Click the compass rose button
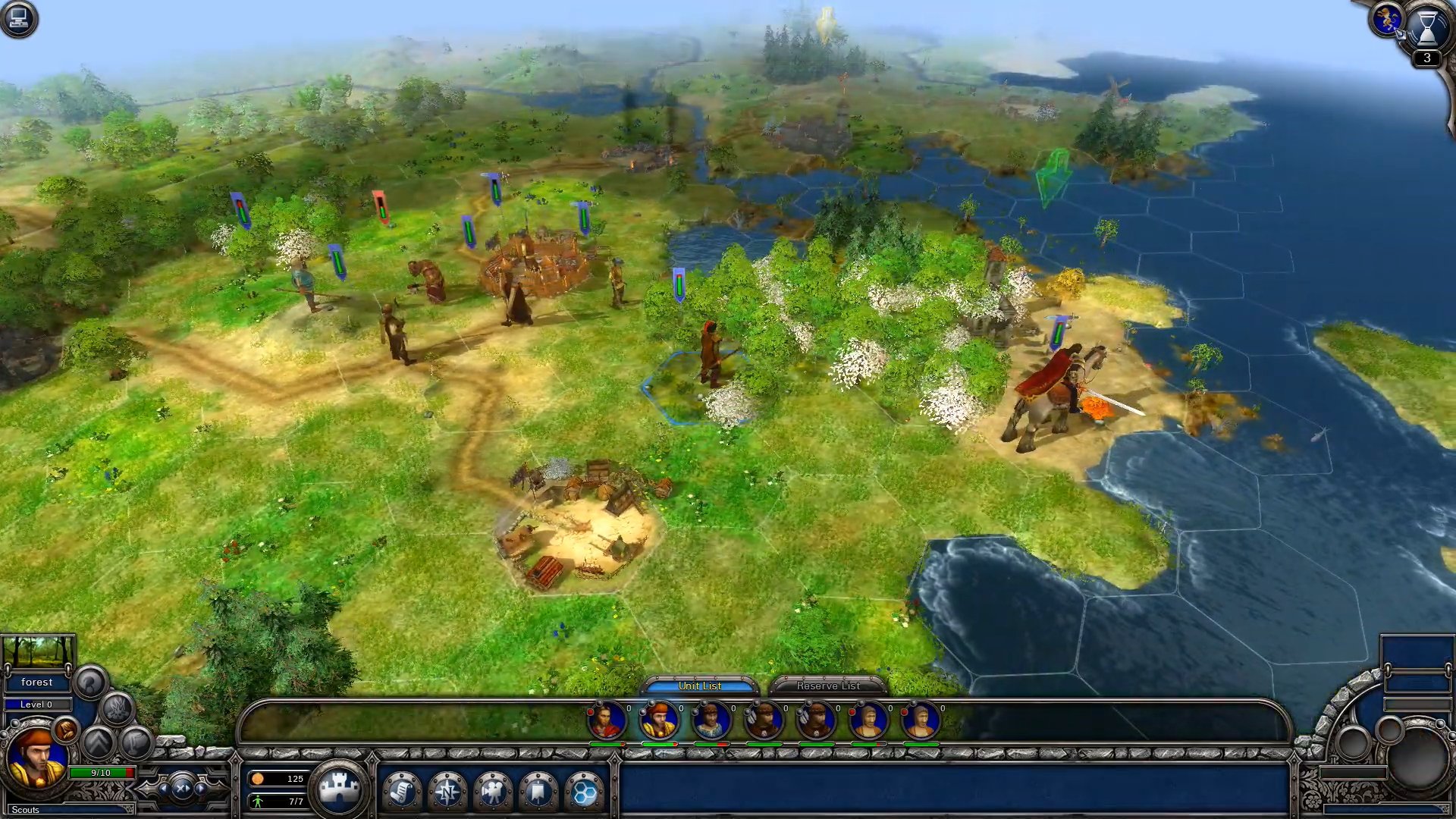 click(x=447, y=792)
